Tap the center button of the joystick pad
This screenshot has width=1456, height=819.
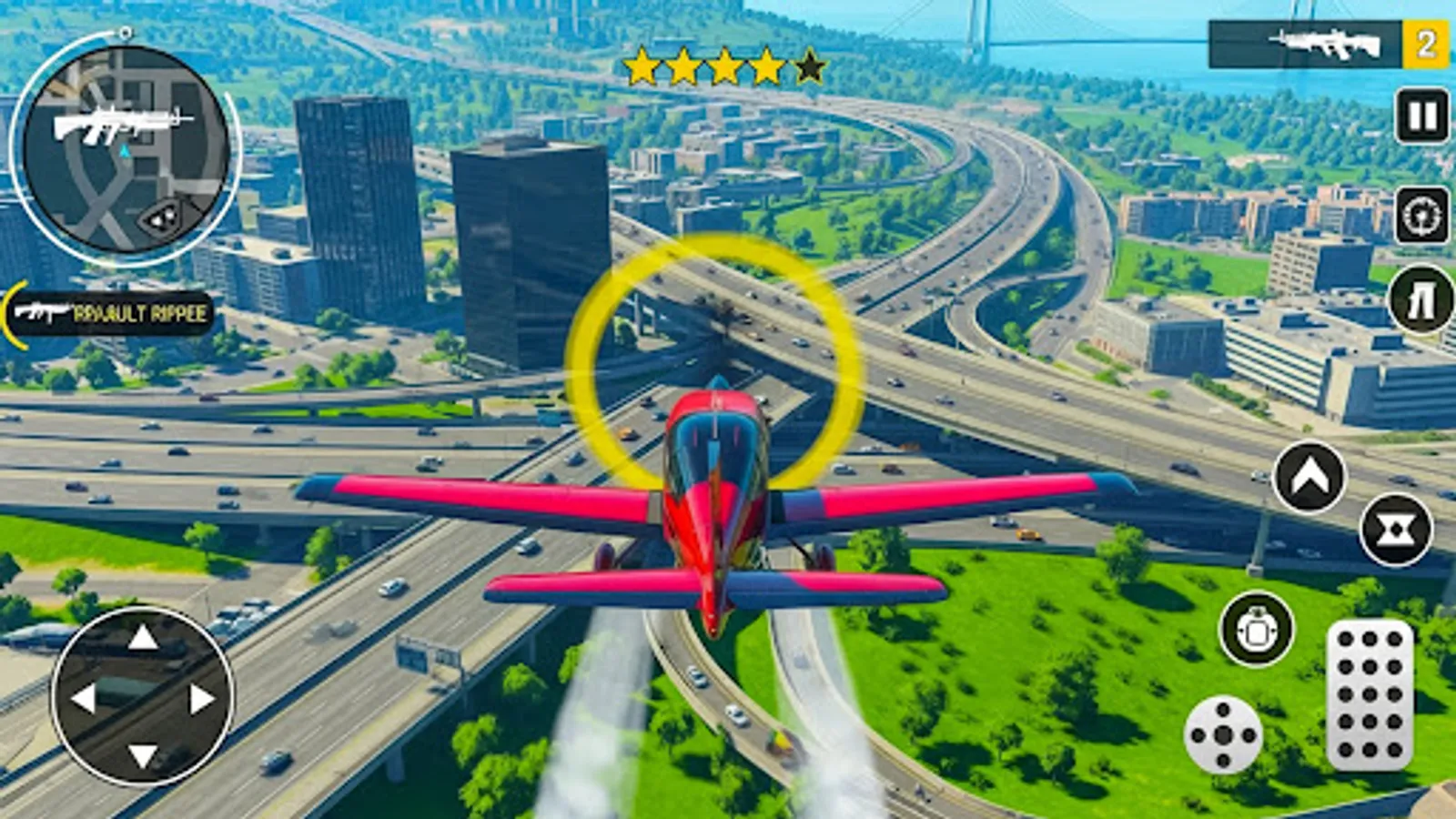1222,733
